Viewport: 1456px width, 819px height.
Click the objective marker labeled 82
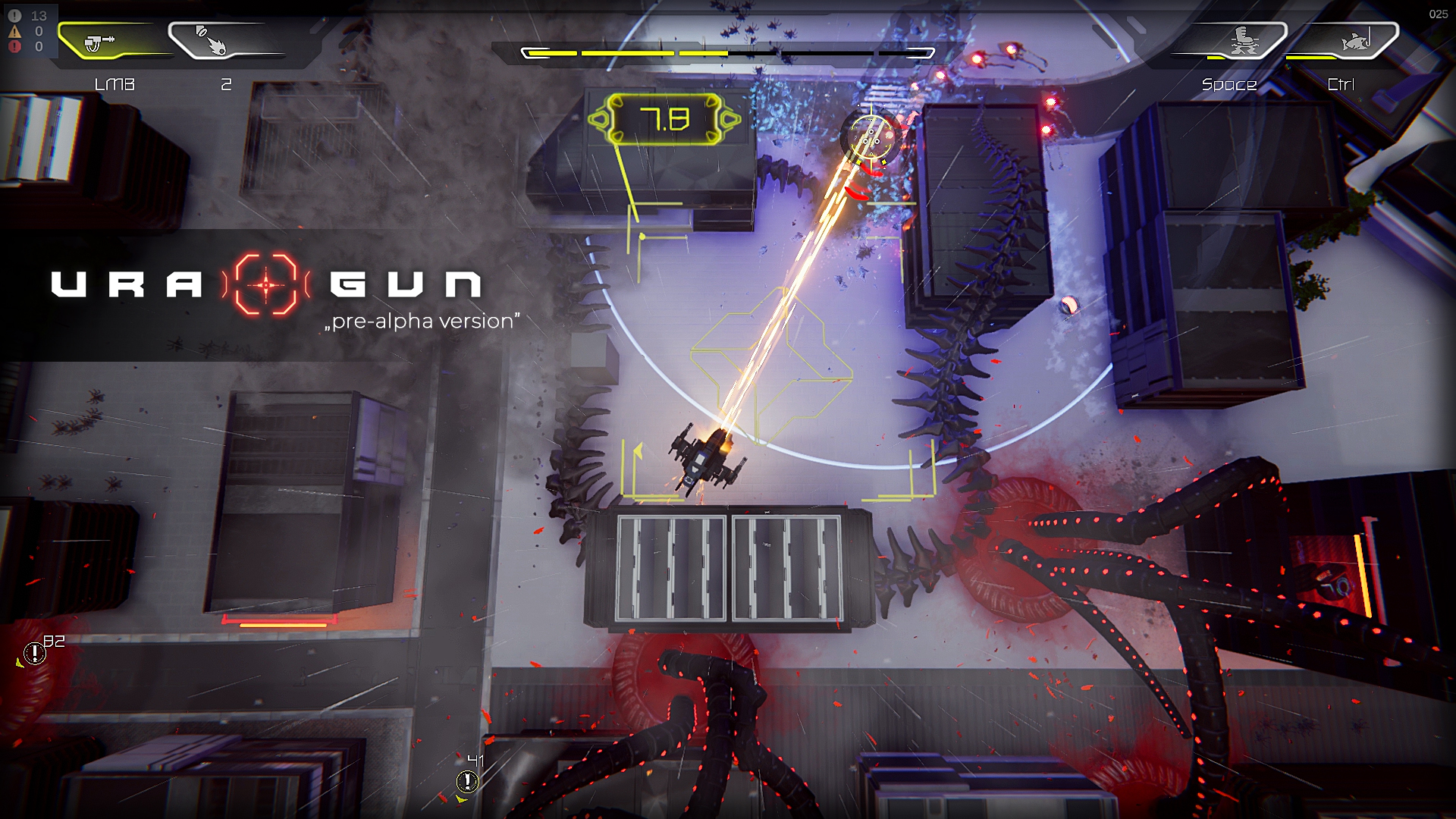click(x=35, y=652)
